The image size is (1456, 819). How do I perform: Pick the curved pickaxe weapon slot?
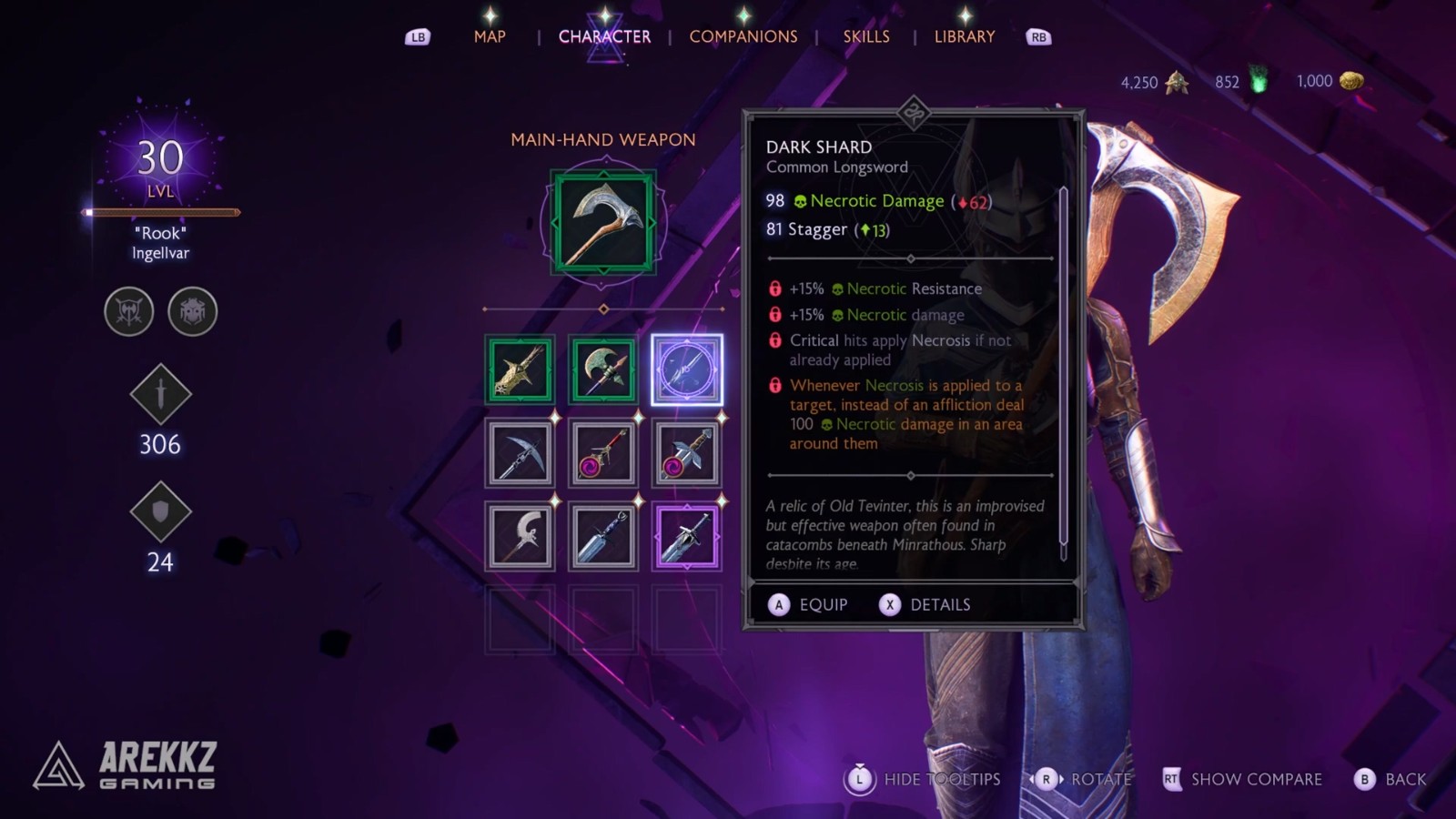pos(520,453)
